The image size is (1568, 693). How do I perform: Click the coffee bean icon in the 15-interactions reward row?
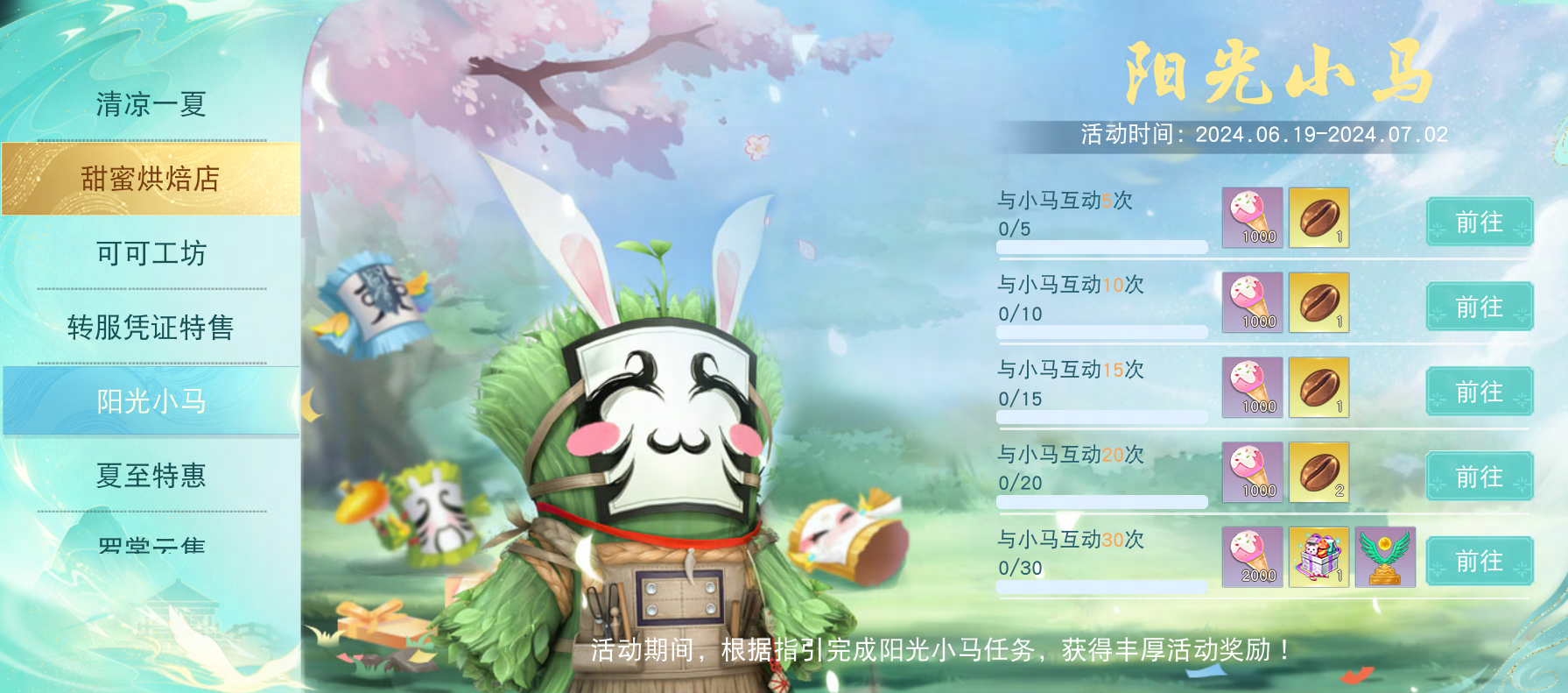pos(1318,388)
